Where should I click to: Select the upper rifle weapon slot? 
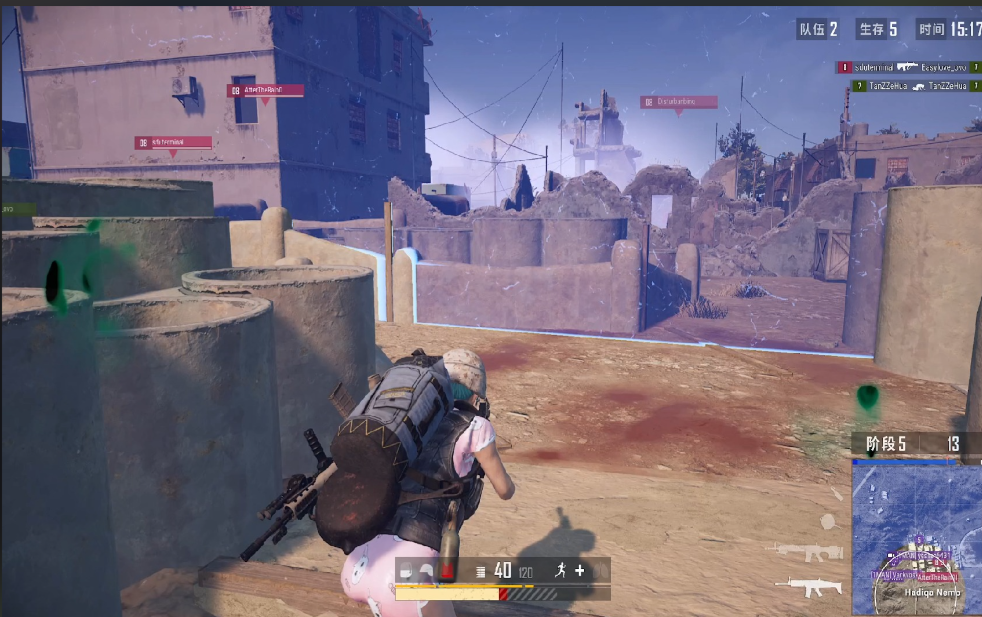click(809, 551)
